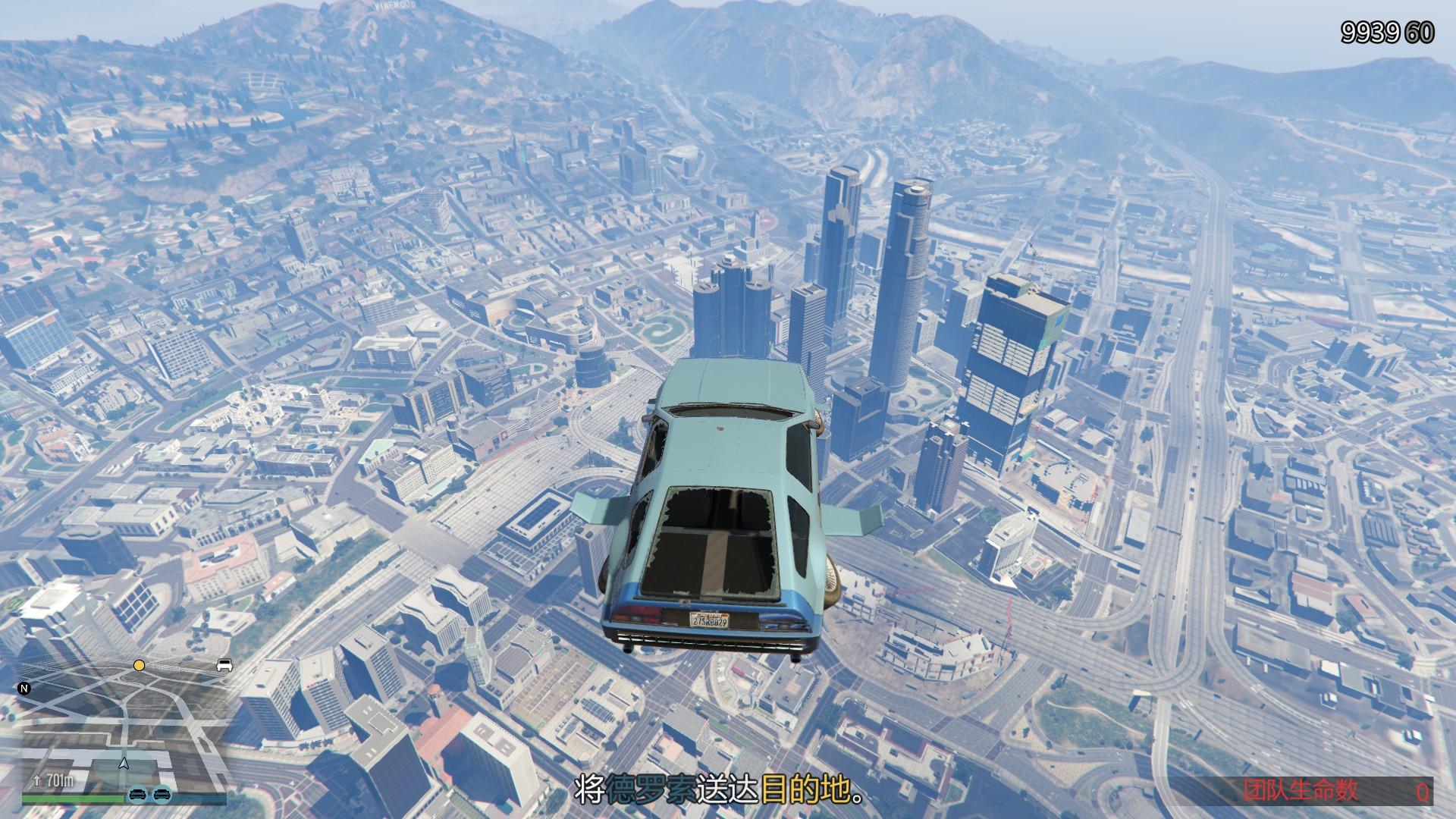Click the 701m distance readout to expand details
The width and height of the screenshot is (1456, 819).
[59, 780]
